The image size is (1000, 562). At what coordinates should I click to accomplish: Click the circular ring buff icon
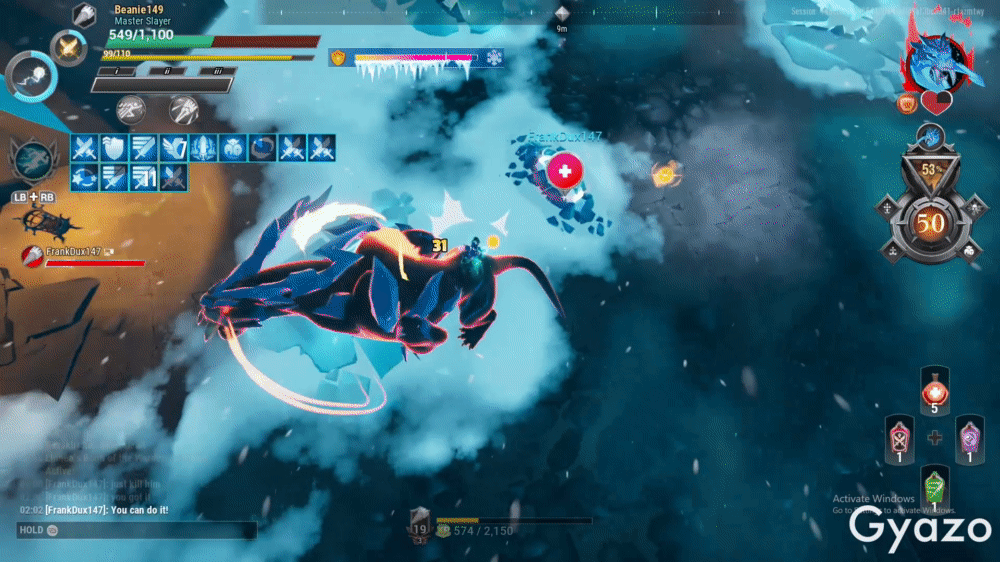pos(263,148)
